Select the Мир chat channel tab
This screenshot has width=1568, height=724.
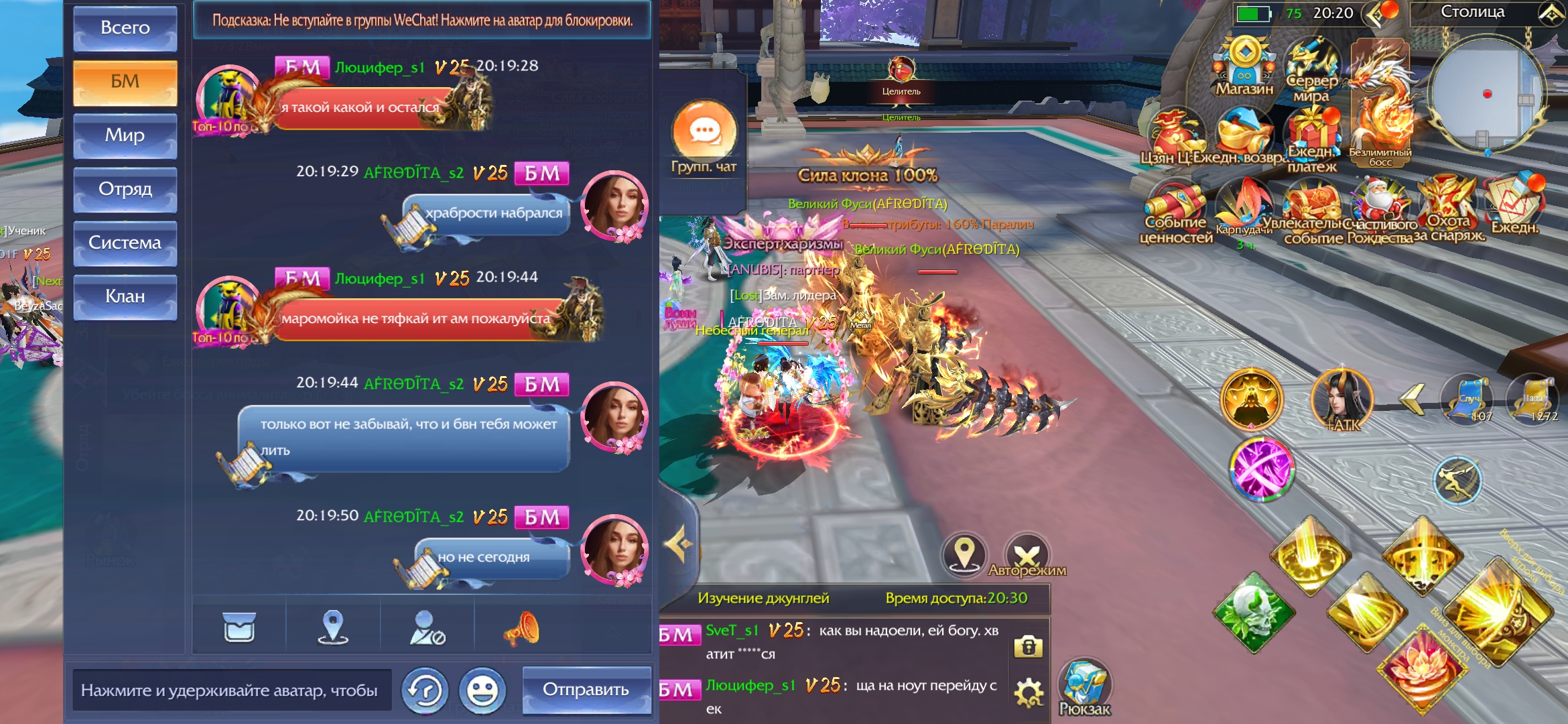[x=125, y=135]
